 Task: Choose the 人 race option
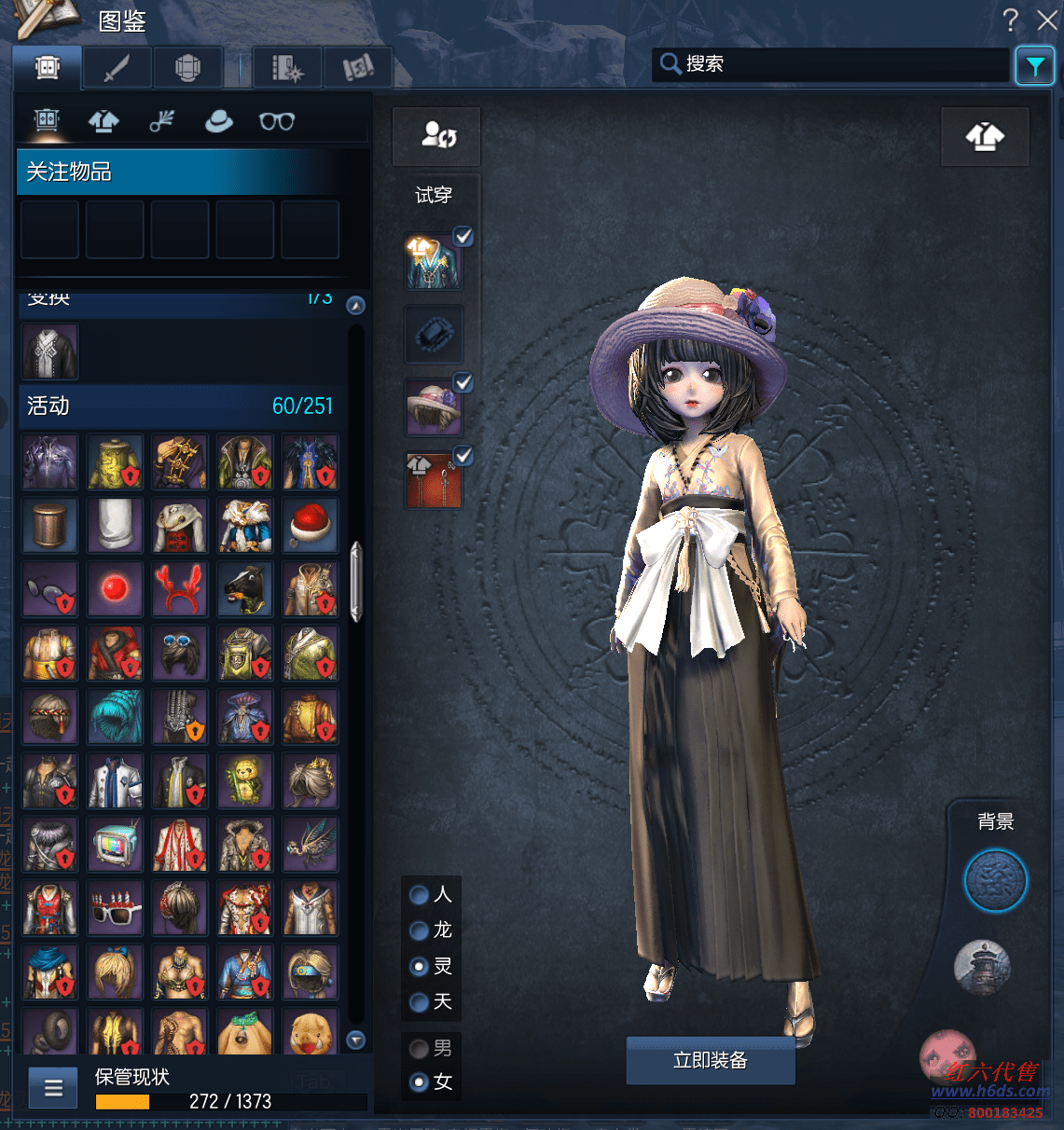(x=420, y=895)
